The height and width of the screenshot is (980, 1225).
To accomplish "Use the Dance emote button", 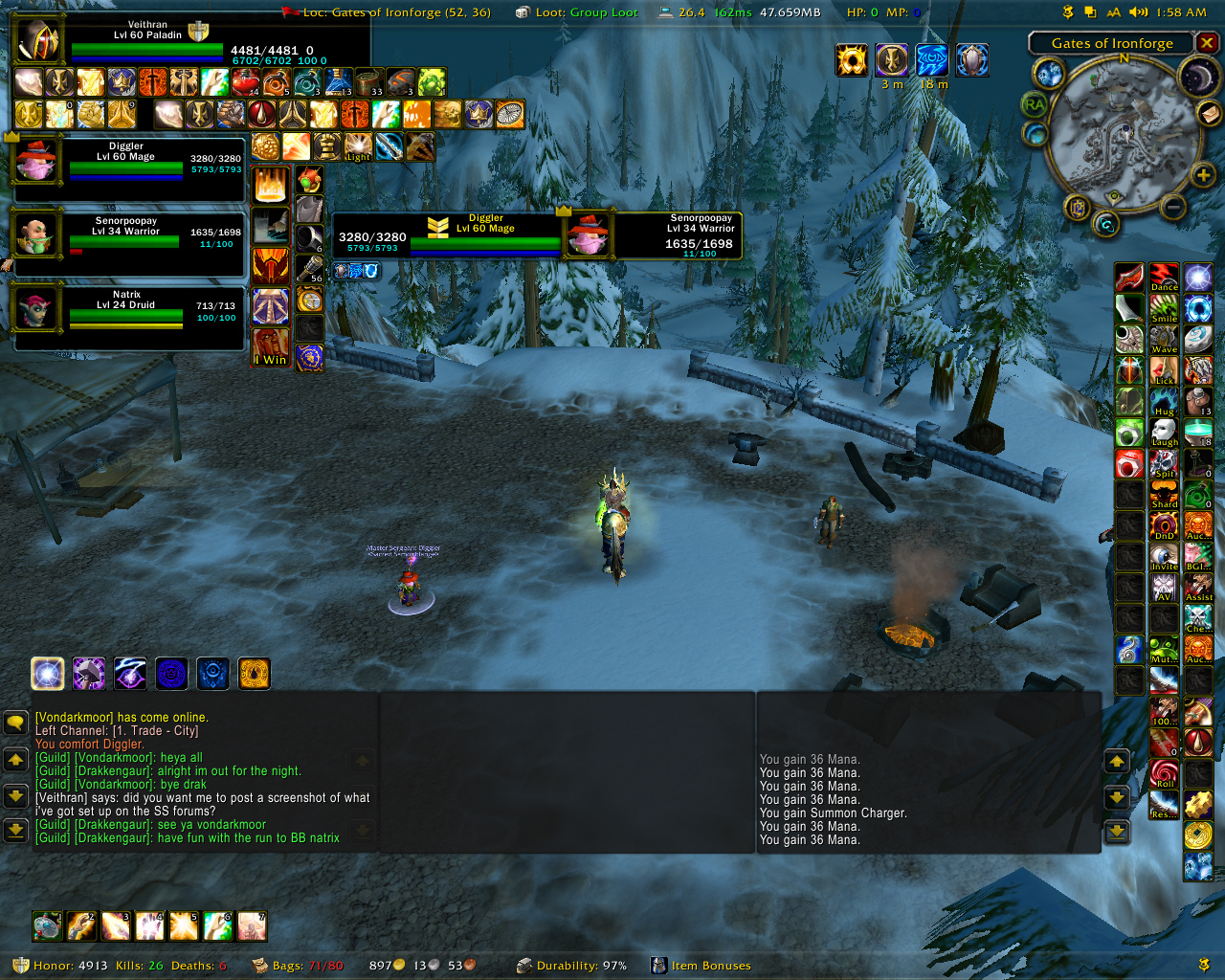I will 1164,278.
